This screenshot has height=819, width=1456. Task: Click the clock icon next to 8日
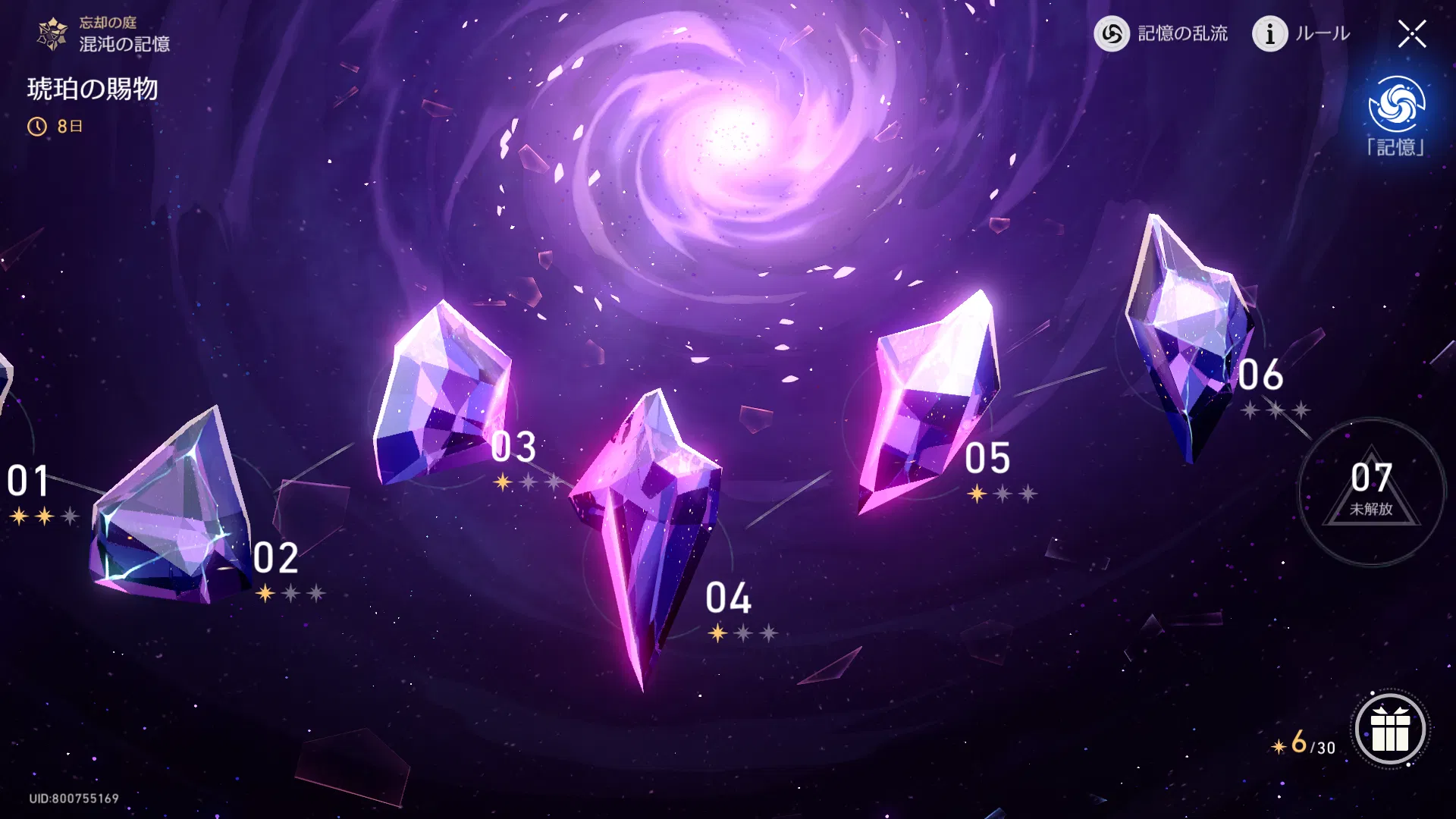pyautogui.click(x=37, y=126)
